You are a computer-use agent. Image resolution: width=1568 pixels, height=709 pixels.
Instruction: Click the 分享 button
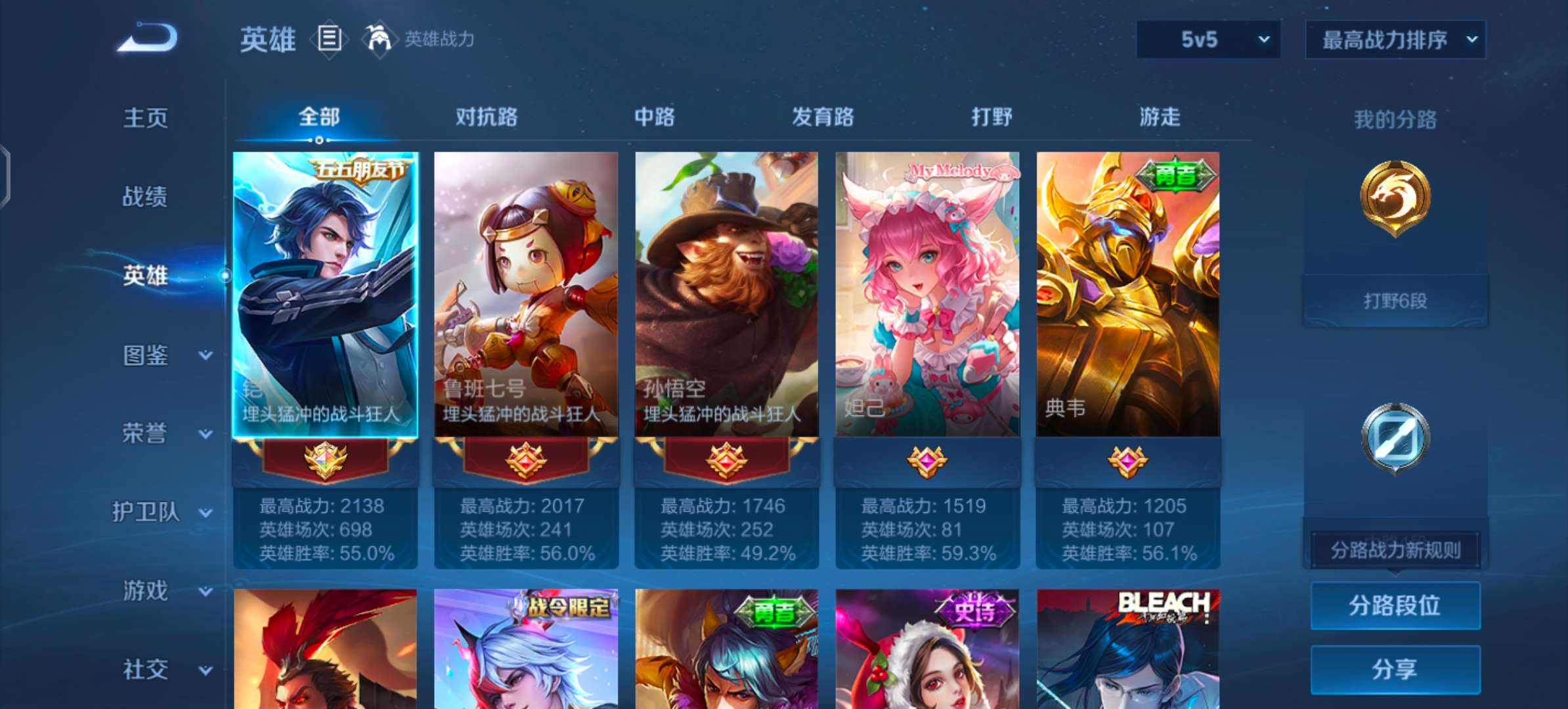1395,670
